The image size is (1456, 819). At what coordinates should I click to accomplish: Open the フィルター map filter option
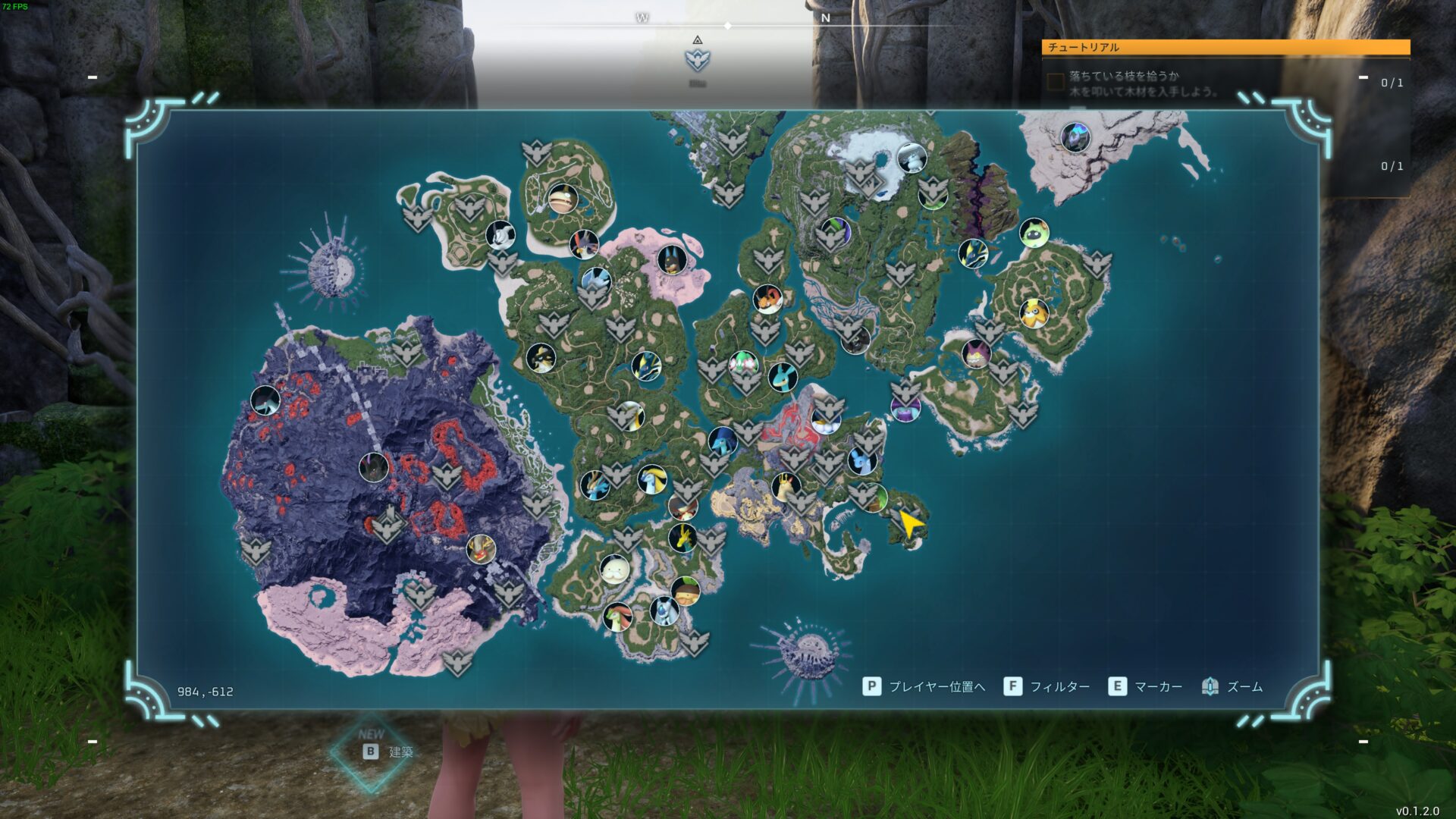[x=1047, y=686]
